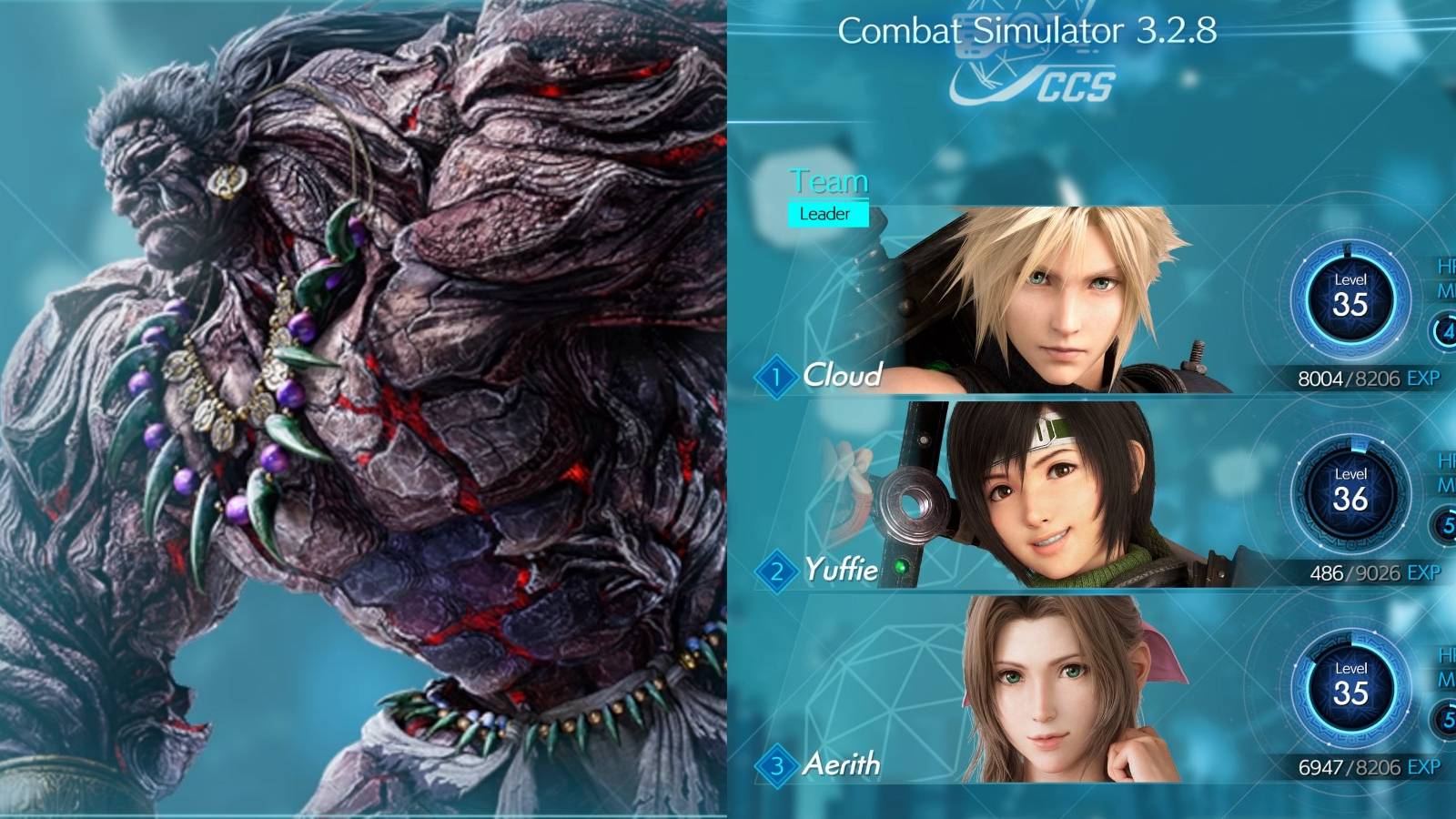Select the diamond number 3 marker beside Aerith
The width and height of the screenshot is (1456, 819).
click(x=778, y=764)
